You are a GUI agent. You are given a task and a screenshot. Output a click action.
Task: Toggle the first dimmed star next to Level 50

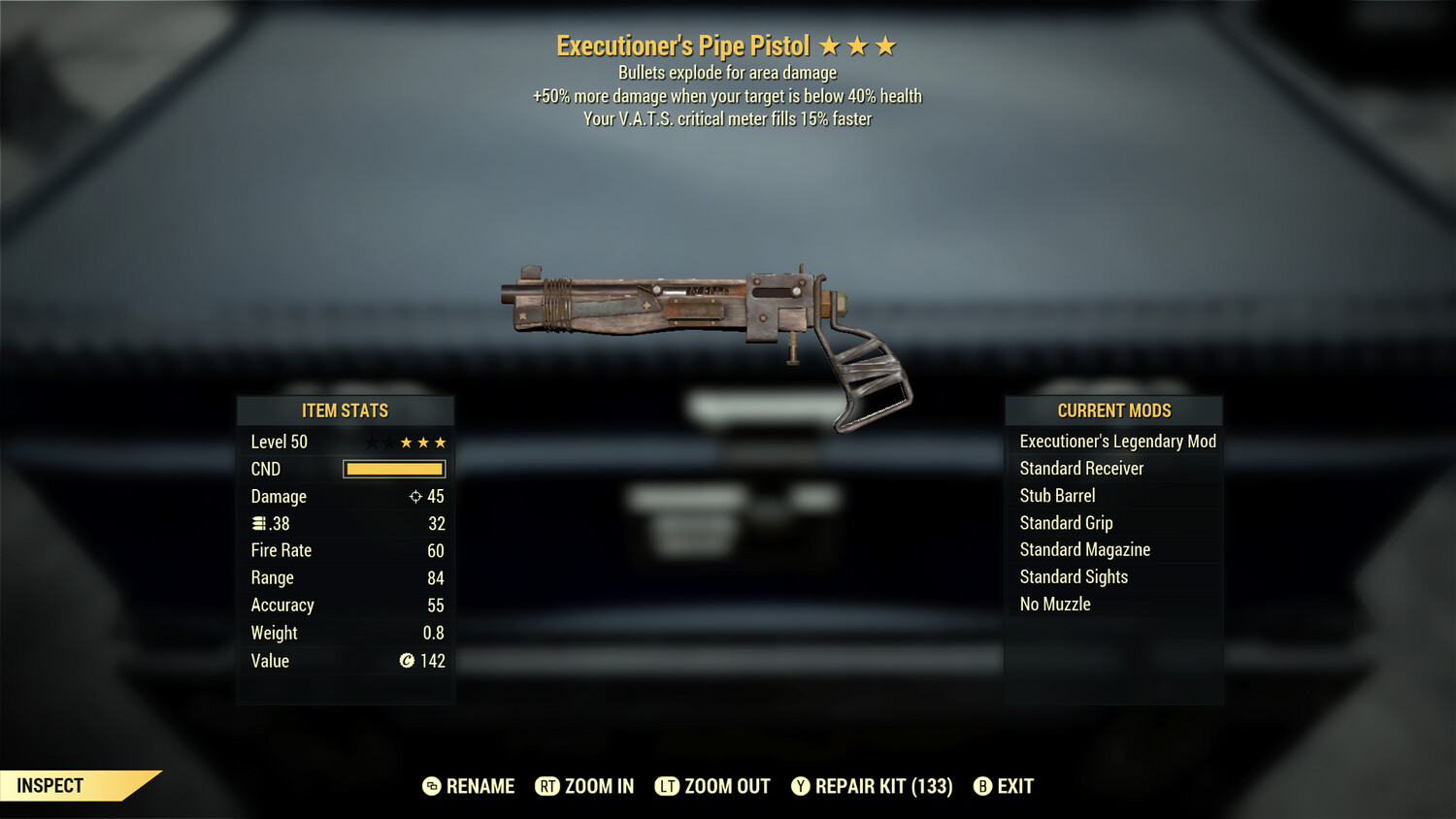370,442
